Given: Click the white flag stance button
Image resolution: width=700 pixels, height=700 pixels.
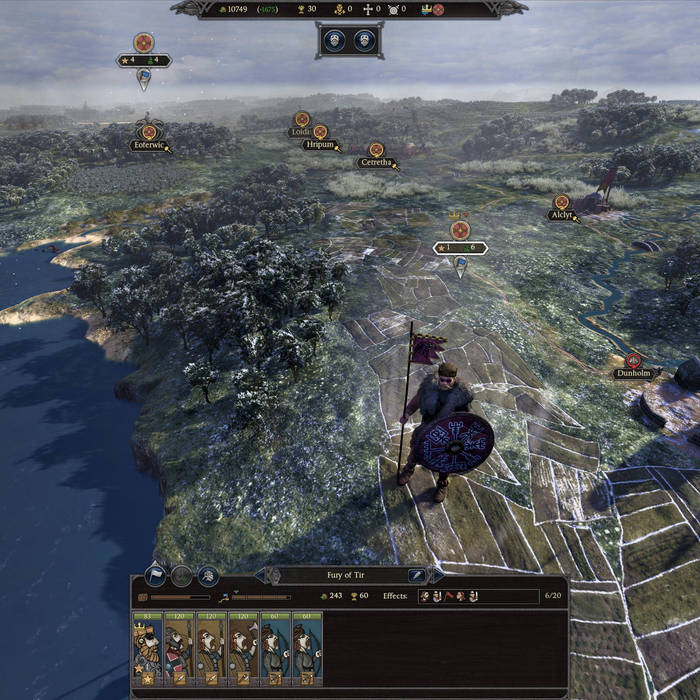Looking at the screenshot, I should point(155,575).
